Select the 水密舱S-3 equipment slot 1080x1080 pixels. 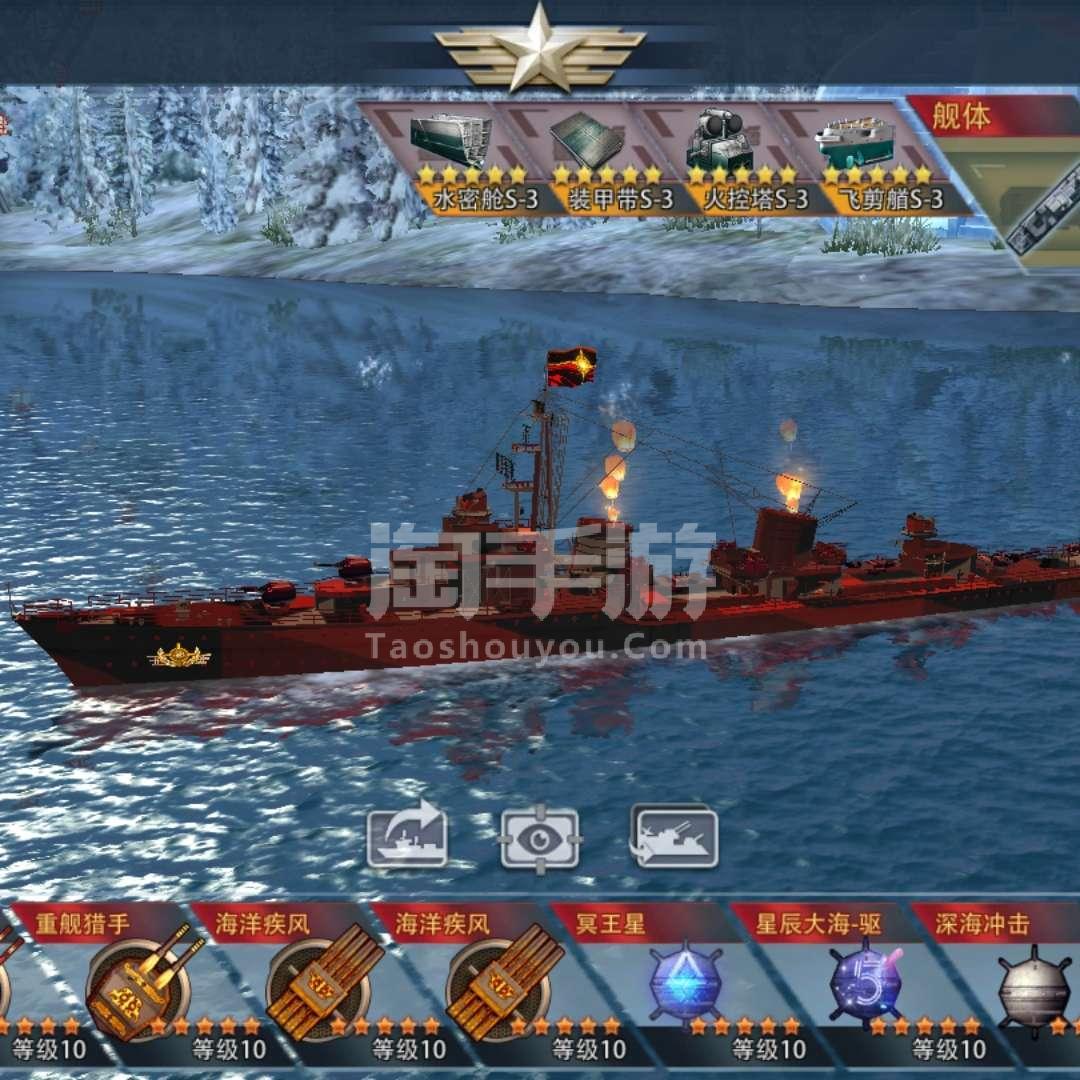click(x=449, y=155)
